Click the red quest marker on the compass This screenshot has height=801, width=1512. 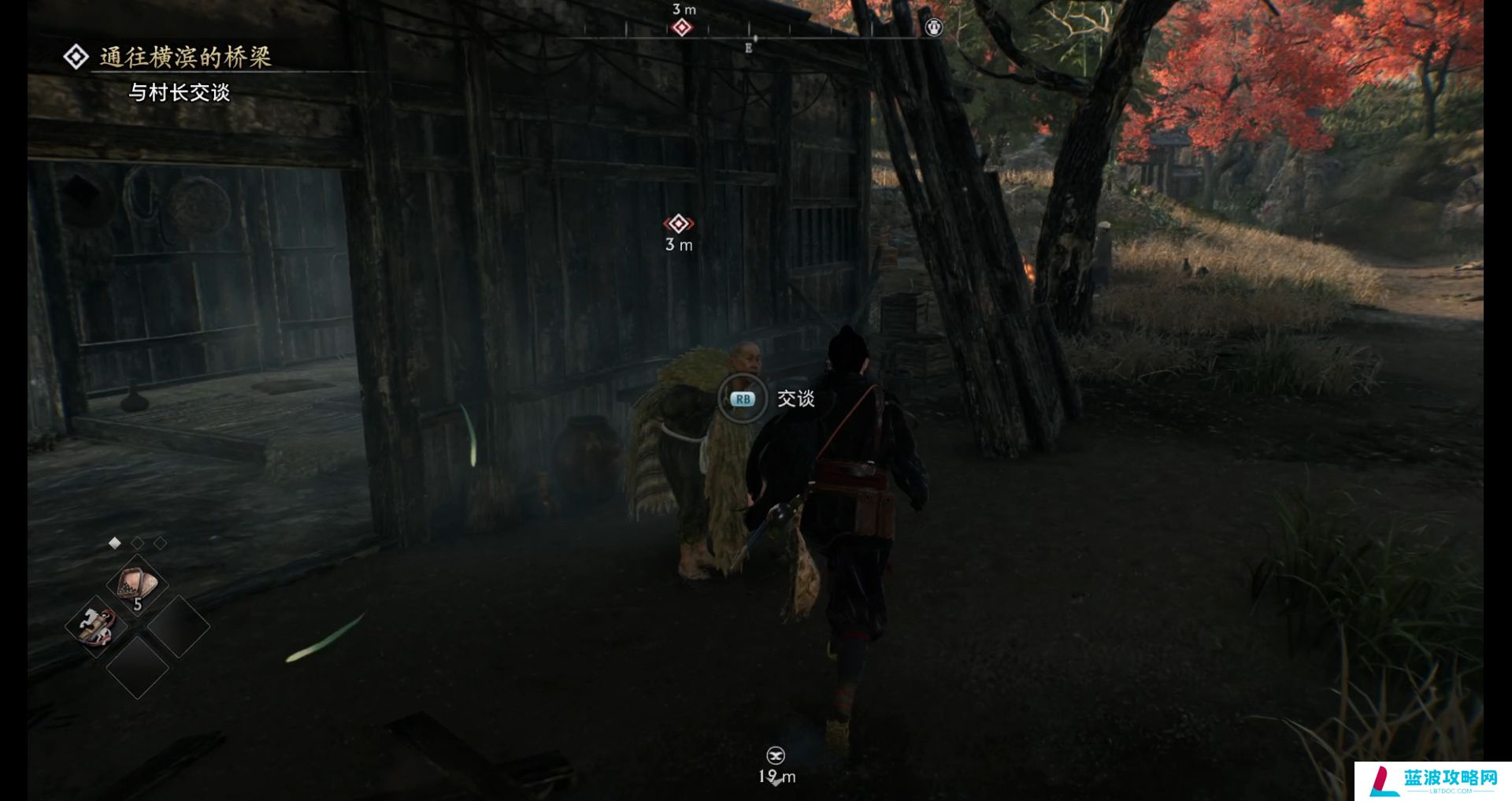click(x=682, y=28)
